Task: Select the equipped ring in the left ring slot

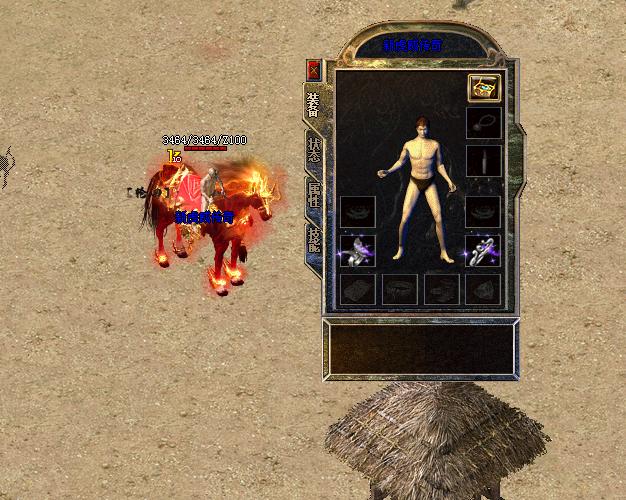Action: [357, 251]
